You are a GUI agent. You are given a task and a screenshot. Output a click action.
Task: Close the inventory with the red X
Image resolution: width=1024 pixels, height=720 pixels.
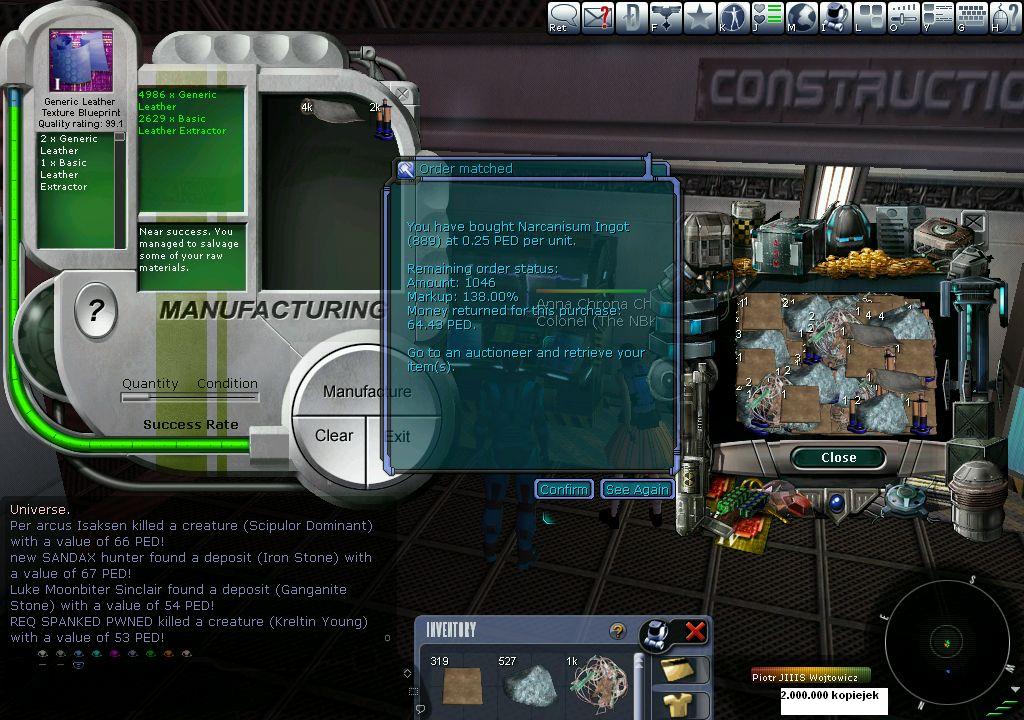[694, 631]
